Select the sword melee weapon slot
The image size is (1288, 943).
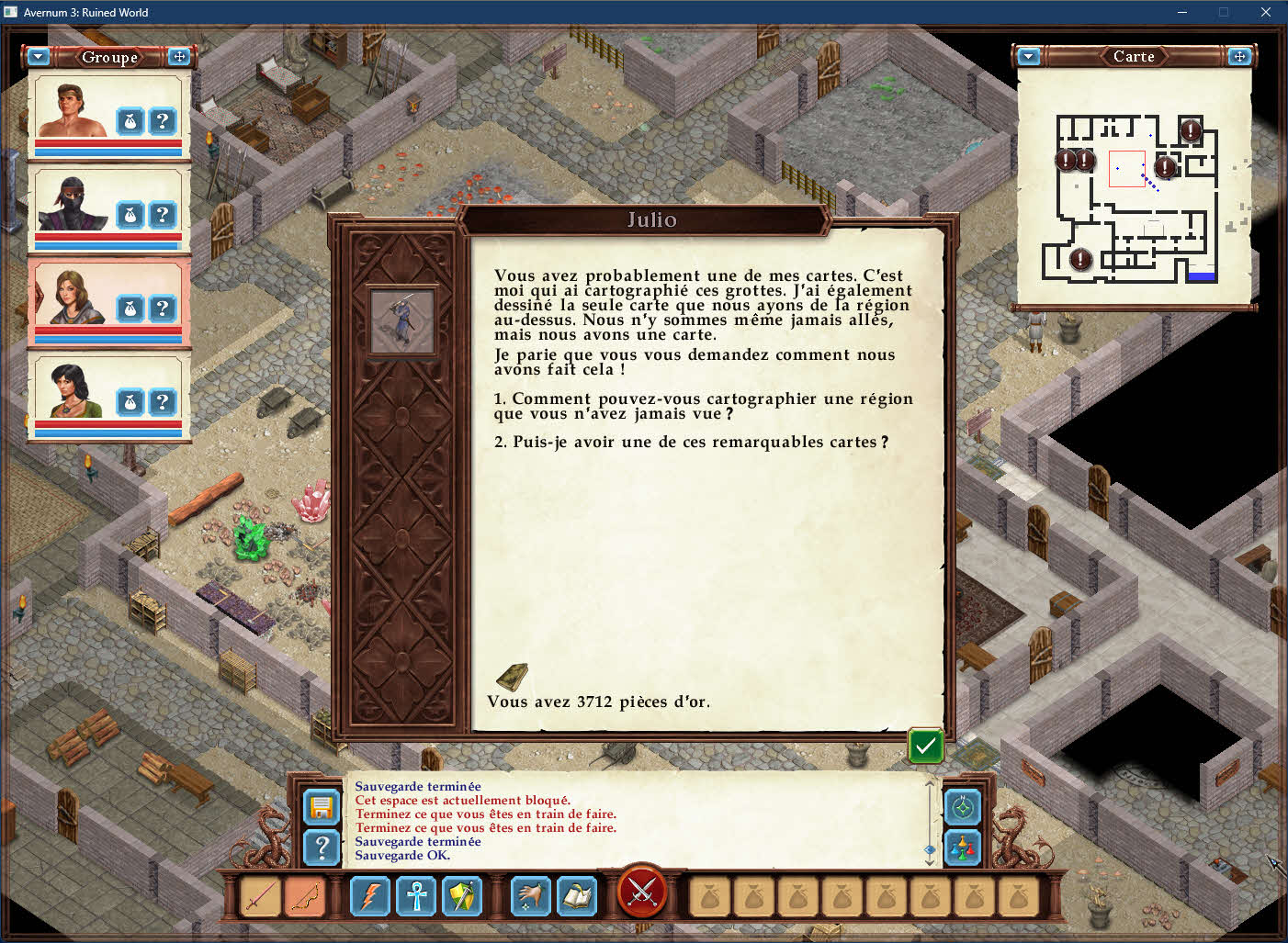pos(260,896)
